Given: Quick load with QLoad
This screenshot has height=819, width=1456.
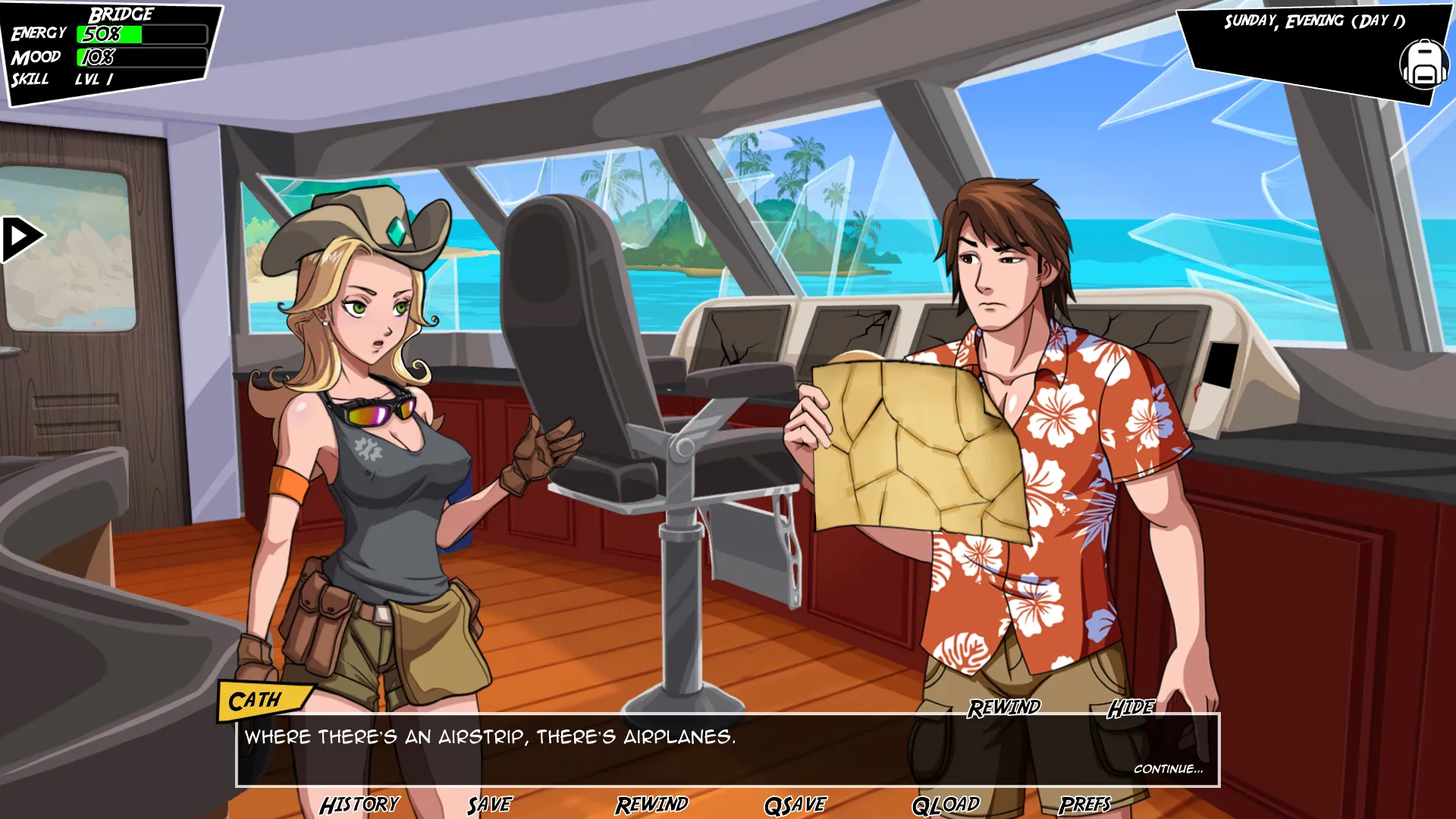Looking at the screenshot, I should (x=945, y=805).
